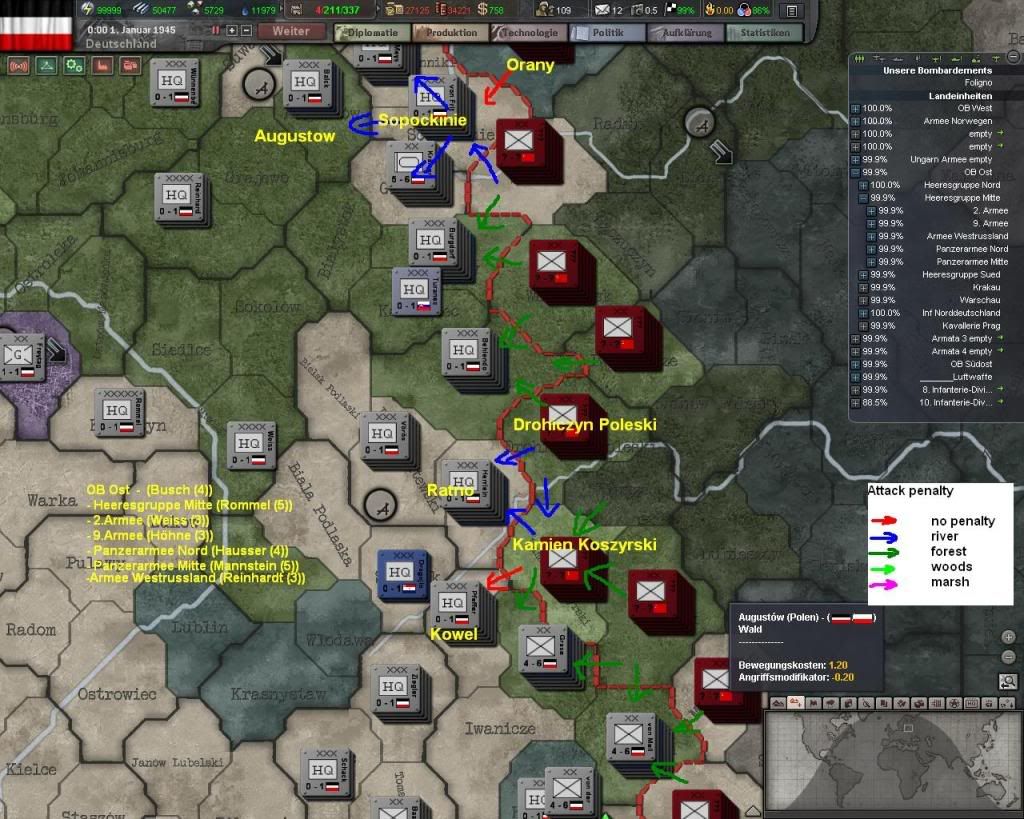Open the Politik tab
Screen dimensions: 1024x819
click(606, 32)
